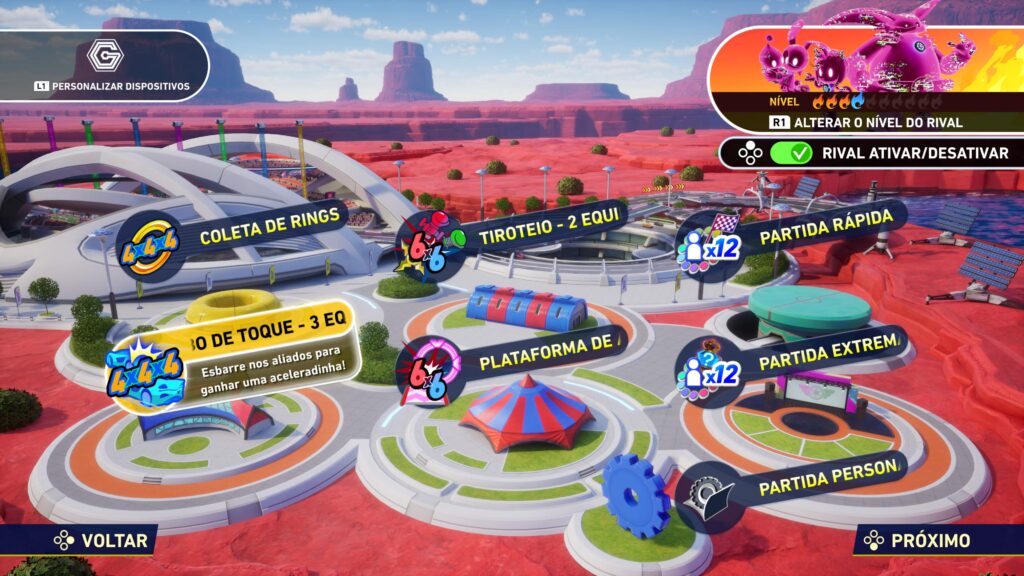Toggle the Rival Ativar/Desativar switch

(x=791, y=153)
